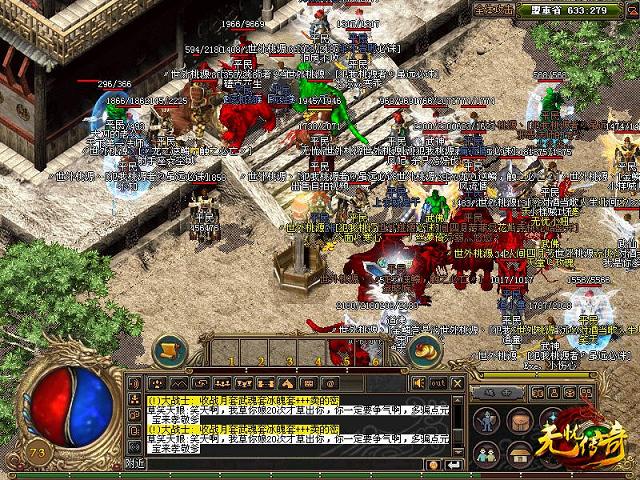Screen dimensions: 640x480
Task: Open the scroll icon button above chat
Action: click(x=169, y=350)
